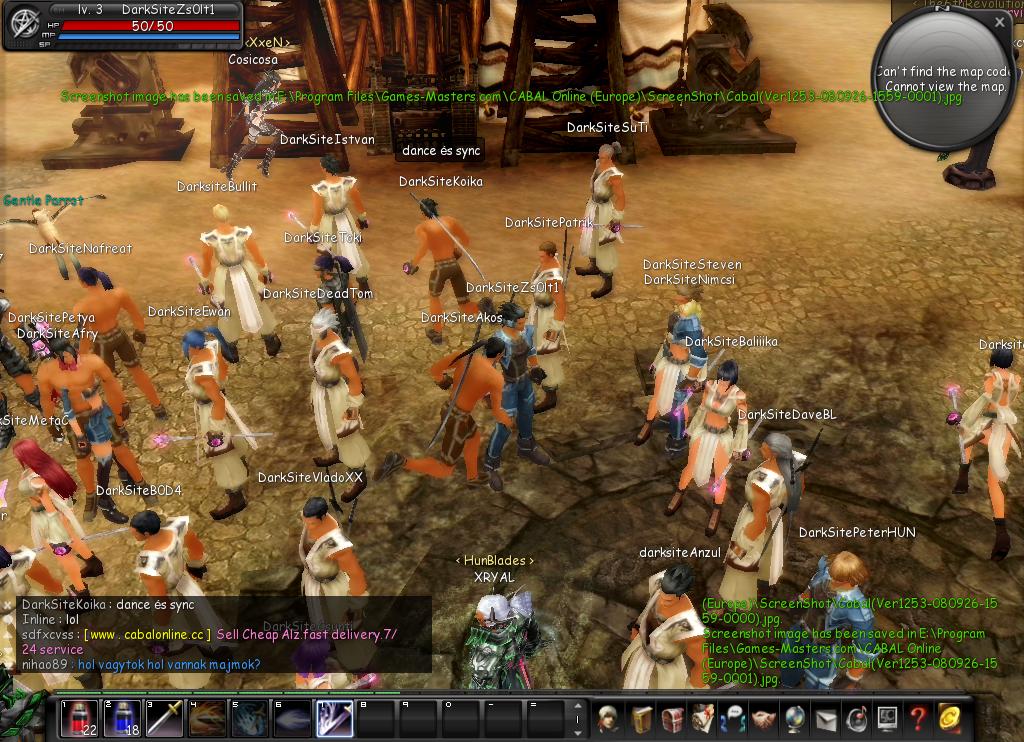Open the gold coin cash shop icon

[x=949, y=718]
